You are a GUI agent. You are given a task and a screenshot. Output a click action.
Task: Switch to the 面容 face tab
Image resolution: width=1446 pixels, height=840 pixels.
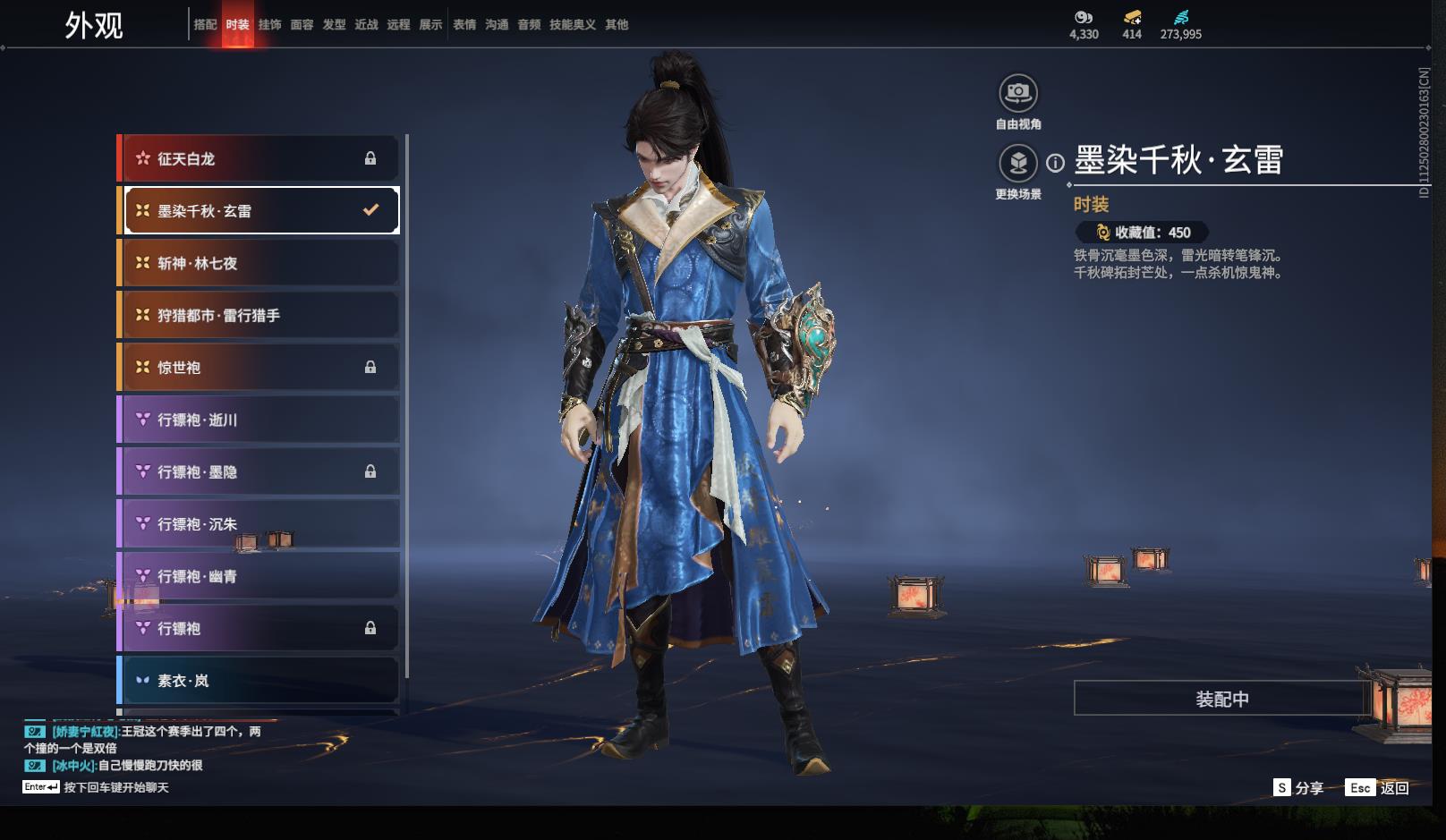coord(302,25)
